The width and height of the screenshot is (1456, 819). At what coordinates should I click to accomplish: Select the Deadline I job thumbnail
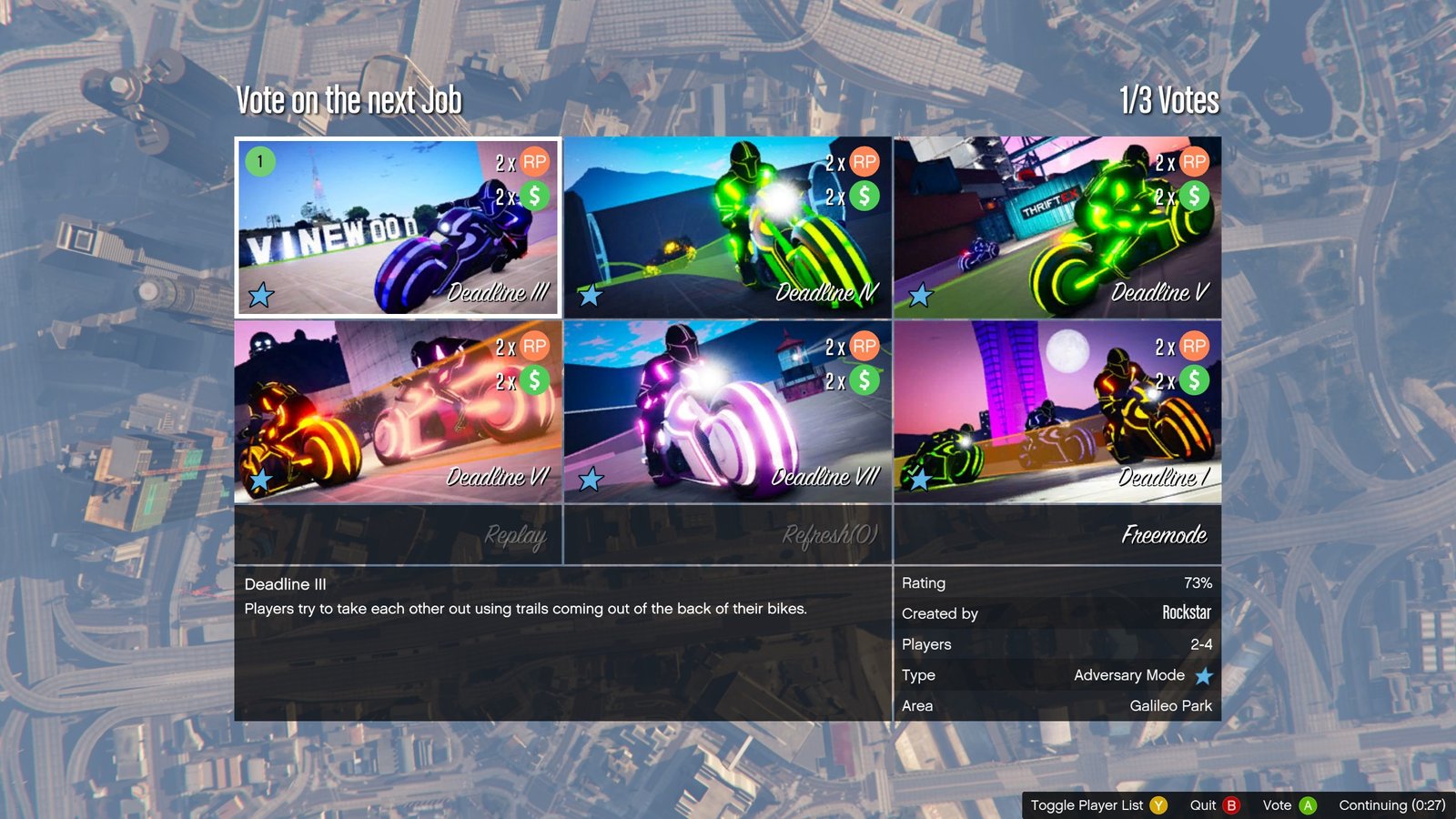click(x=1057, y=411)
